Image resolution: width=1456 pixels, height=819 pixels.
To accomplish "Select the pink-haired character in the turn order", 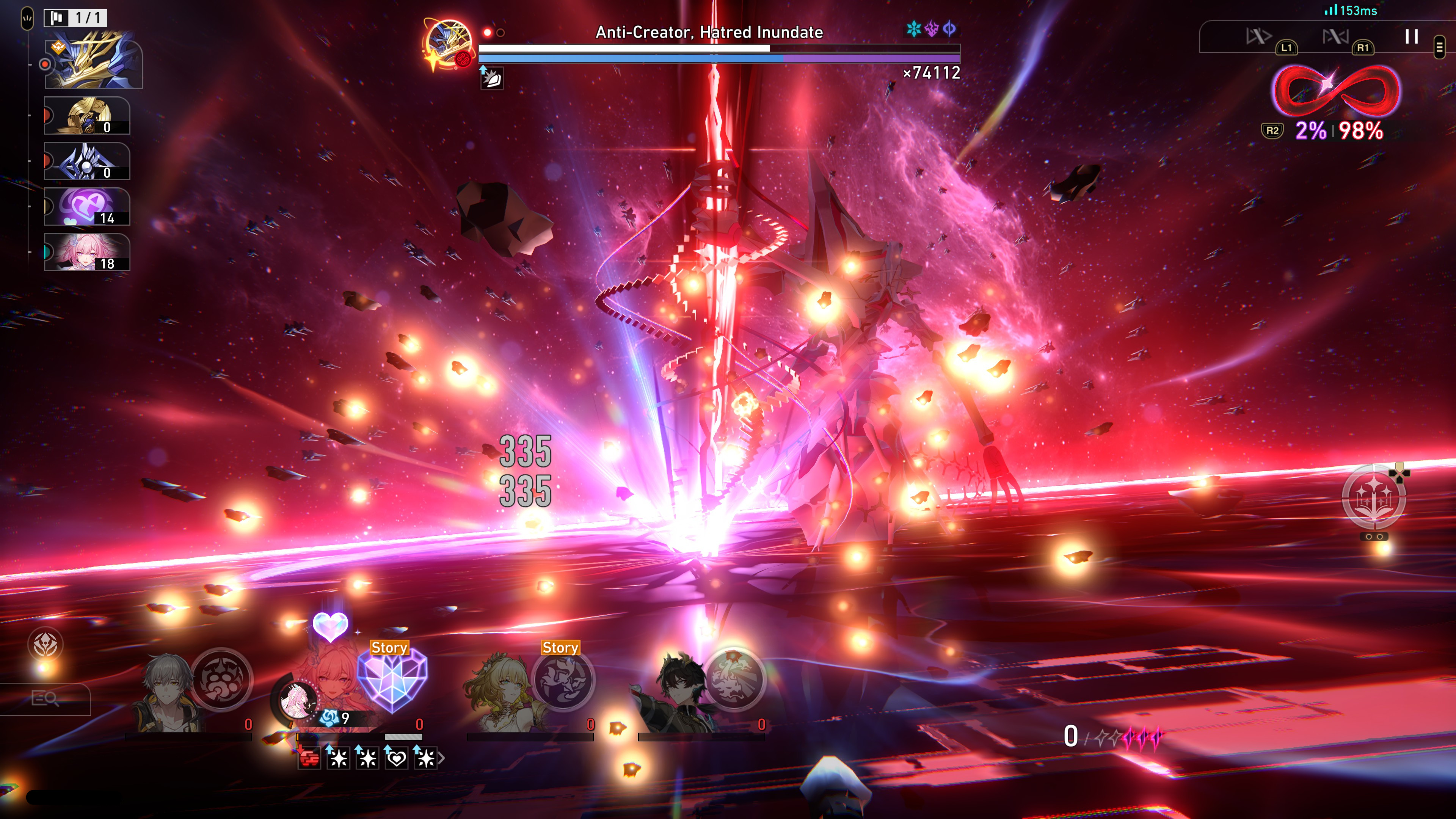I will (x=88, y=252).
